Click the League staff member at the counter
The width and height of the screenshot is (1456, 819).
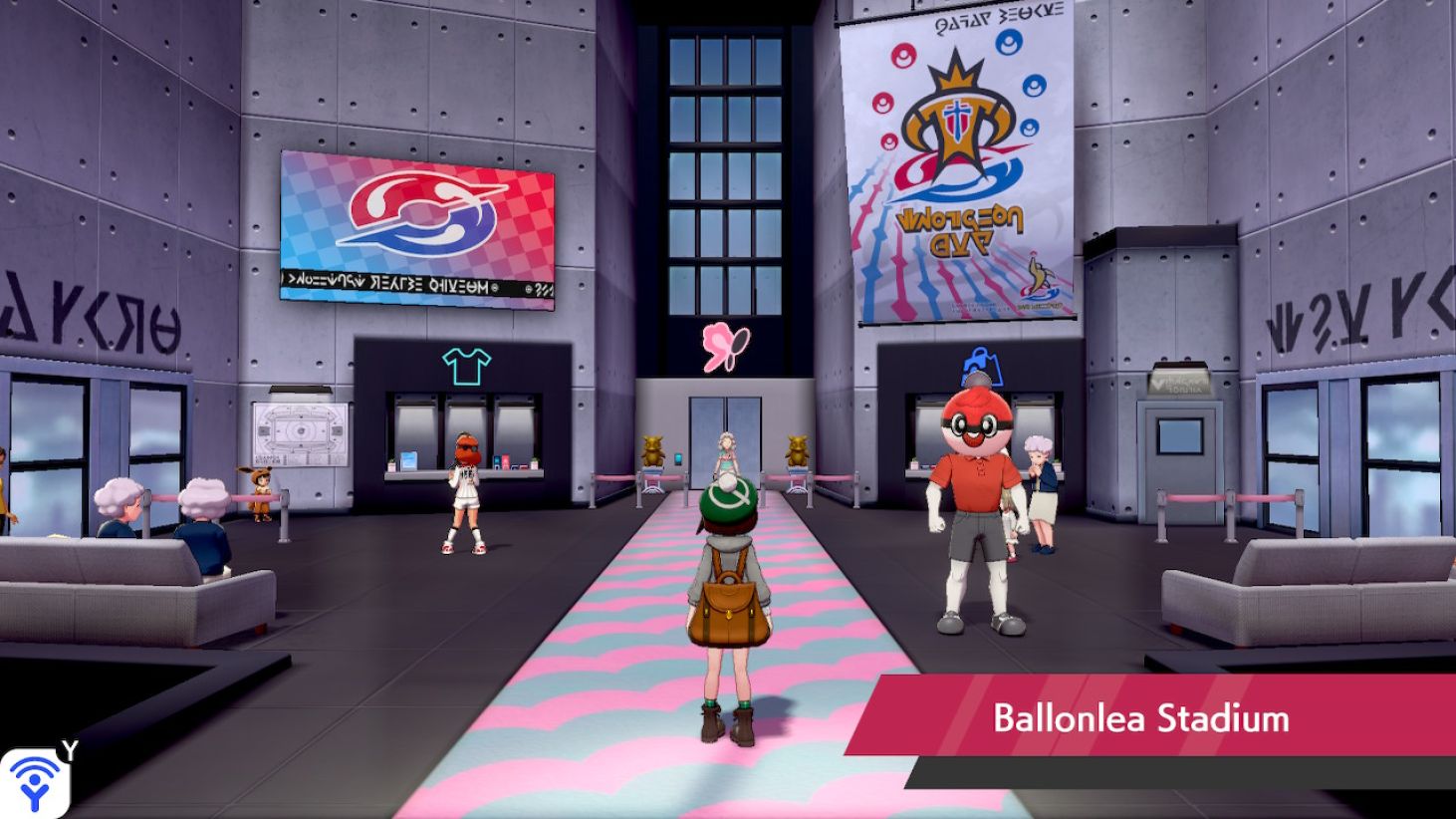click(x=464, y=488)
